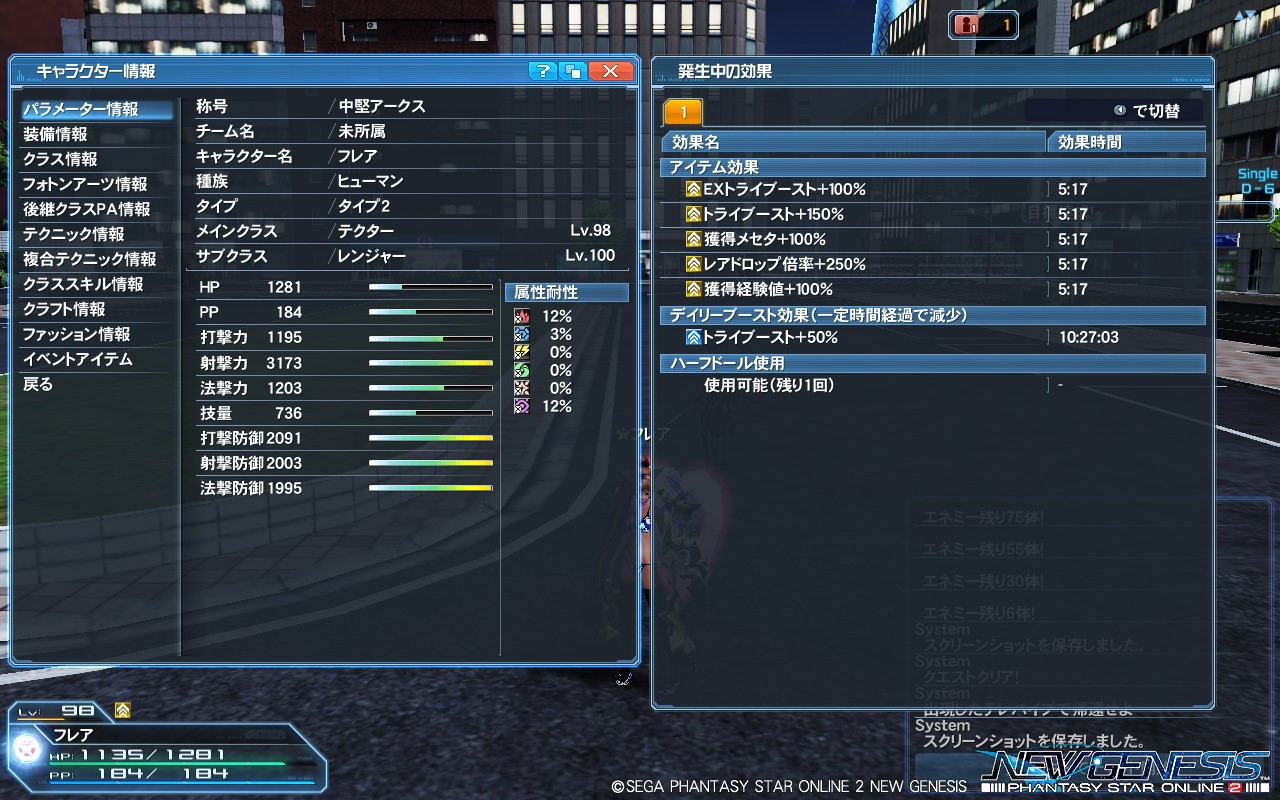Click the dark resistance element icon
This screenshot has height=800, width=1280.
pyautogui.click(x=522, y=405)
